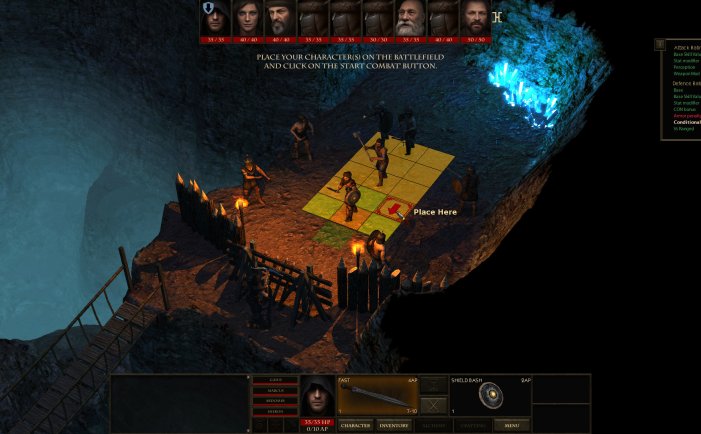Image resolution: width=701 pixels, height=434 pixels.
Task: Select the Fast attack sword slot
Action: [x=377, y=396]
